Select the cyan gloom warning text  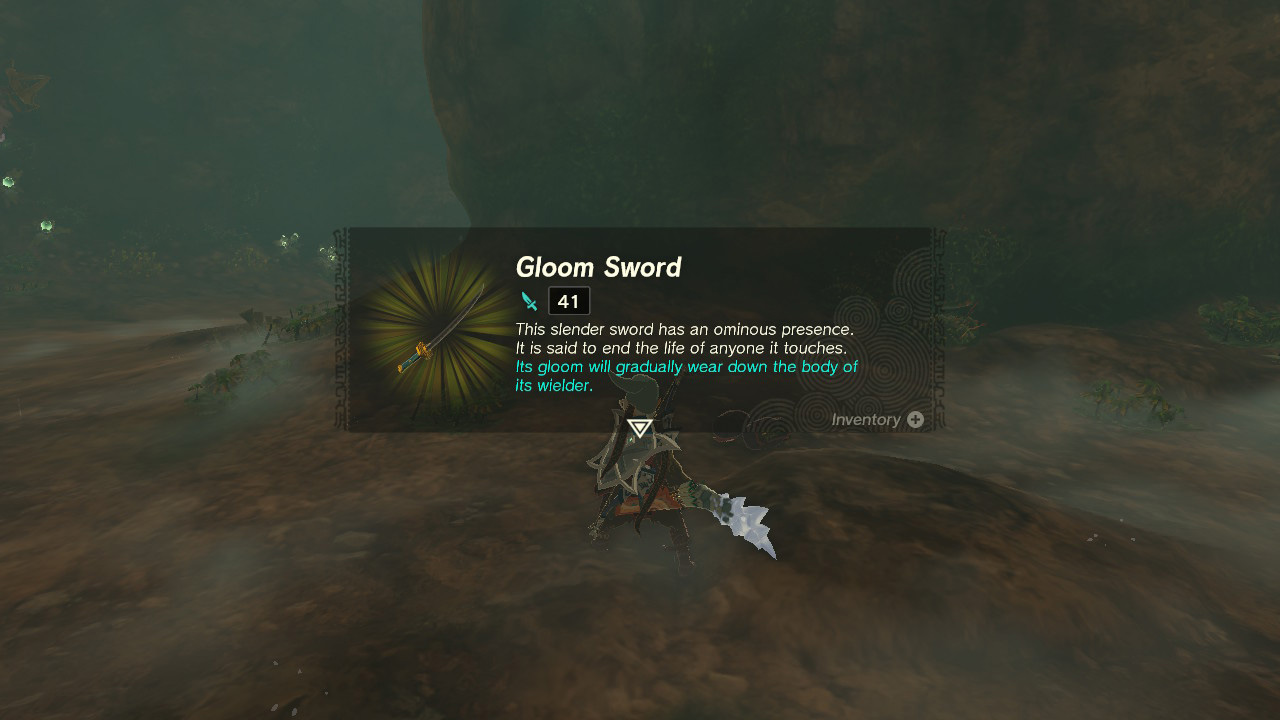pos(685,366)
